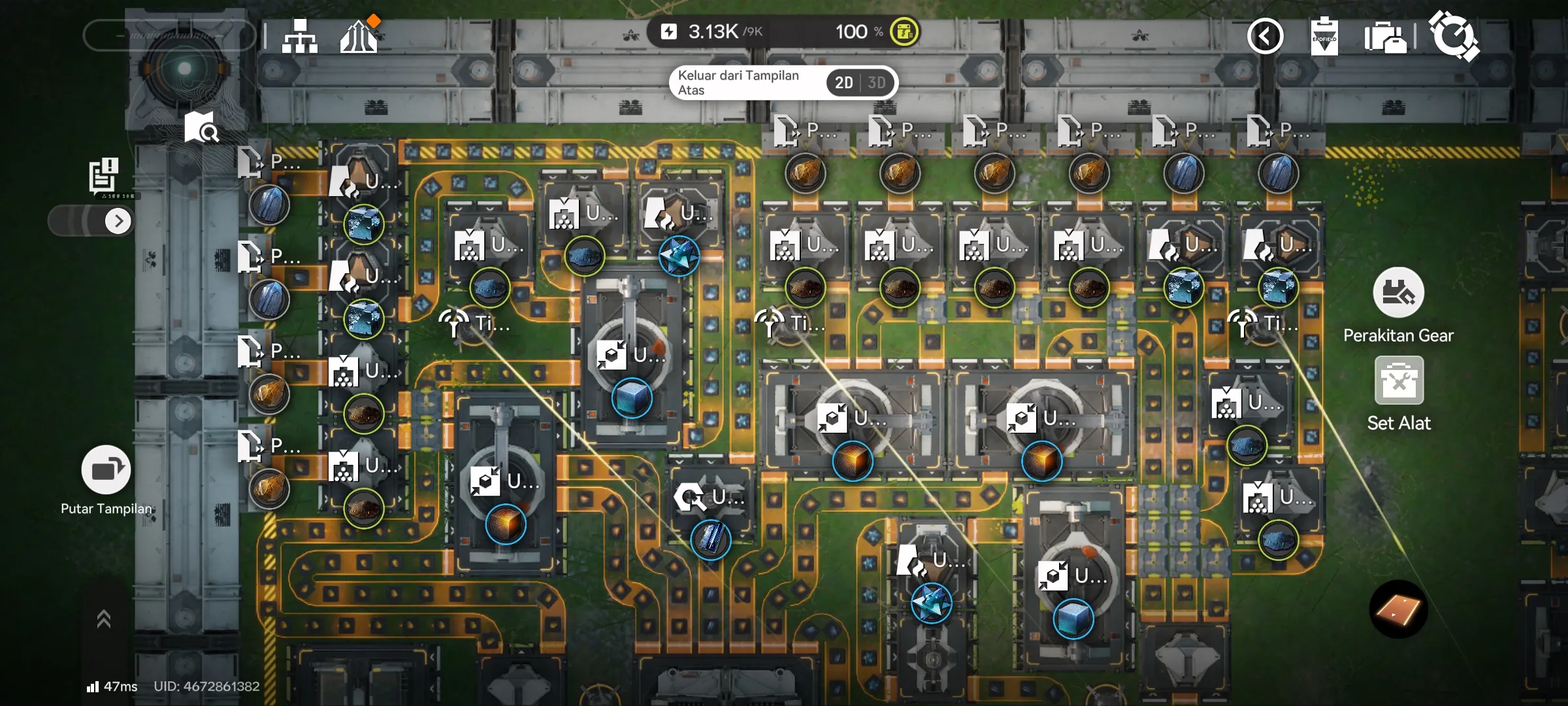This screenshot has width=1568, height=706.
Task: Switch to 3D view
Action: click(x=877, y=83)
